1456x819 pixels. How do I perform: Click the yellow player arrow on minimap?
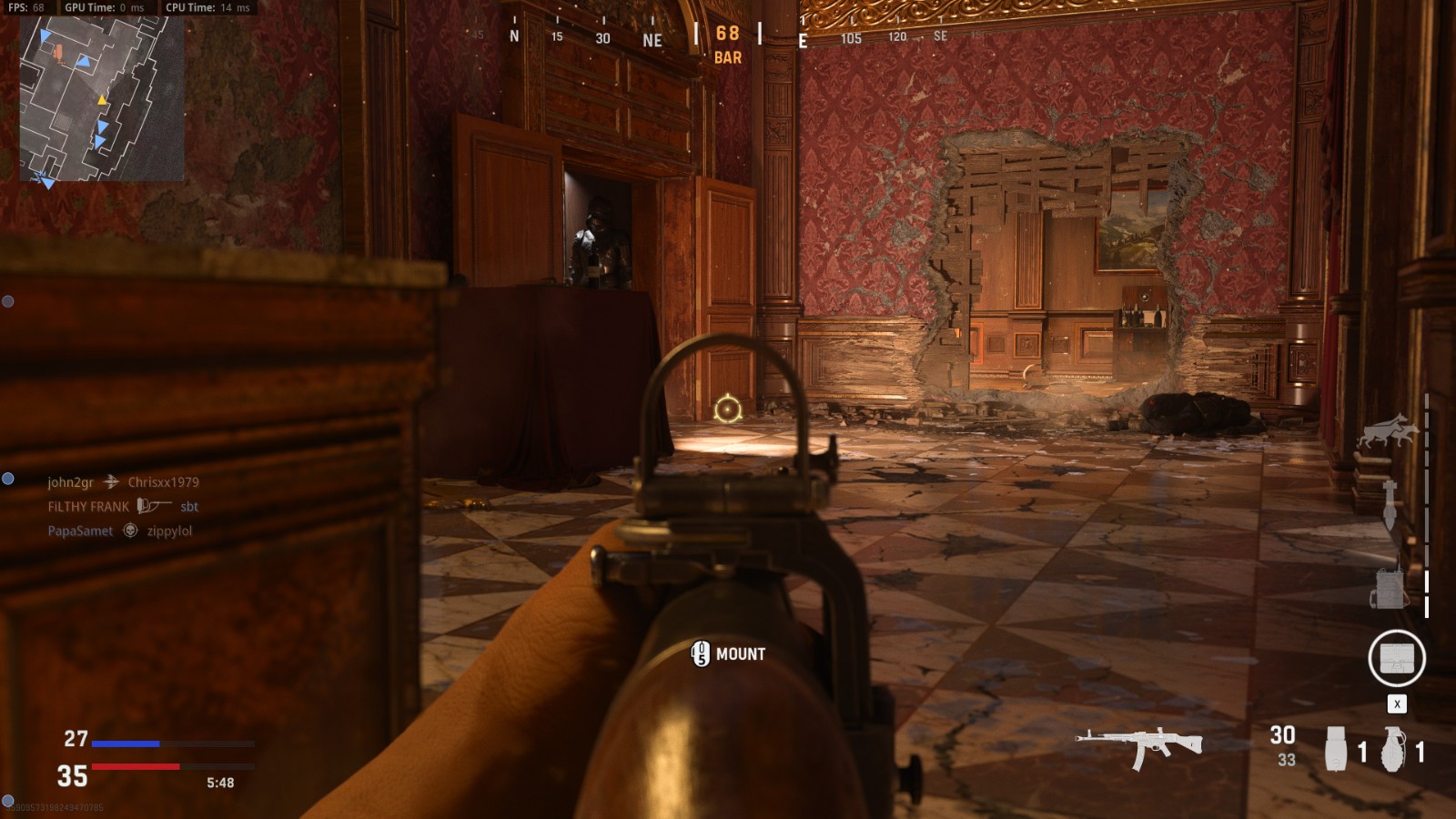pos(102,100)
